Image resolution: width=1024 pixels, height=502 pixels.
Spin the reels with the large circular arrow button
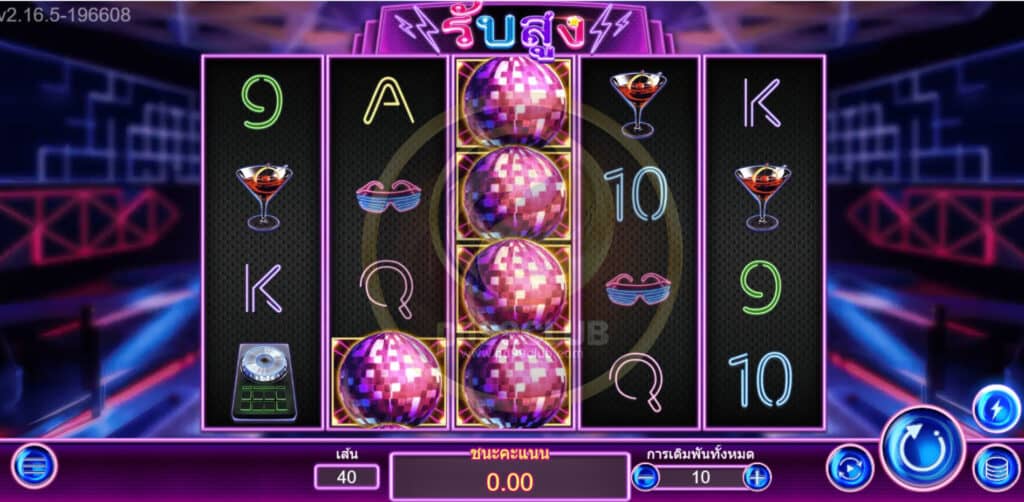pyautogui.click(x=922, y=447)
